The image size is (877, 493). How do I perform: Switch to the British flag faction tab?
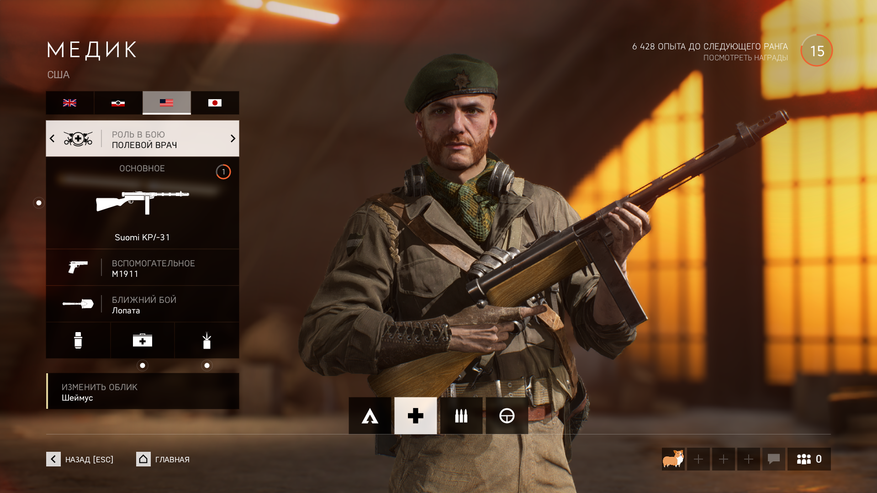70,103
